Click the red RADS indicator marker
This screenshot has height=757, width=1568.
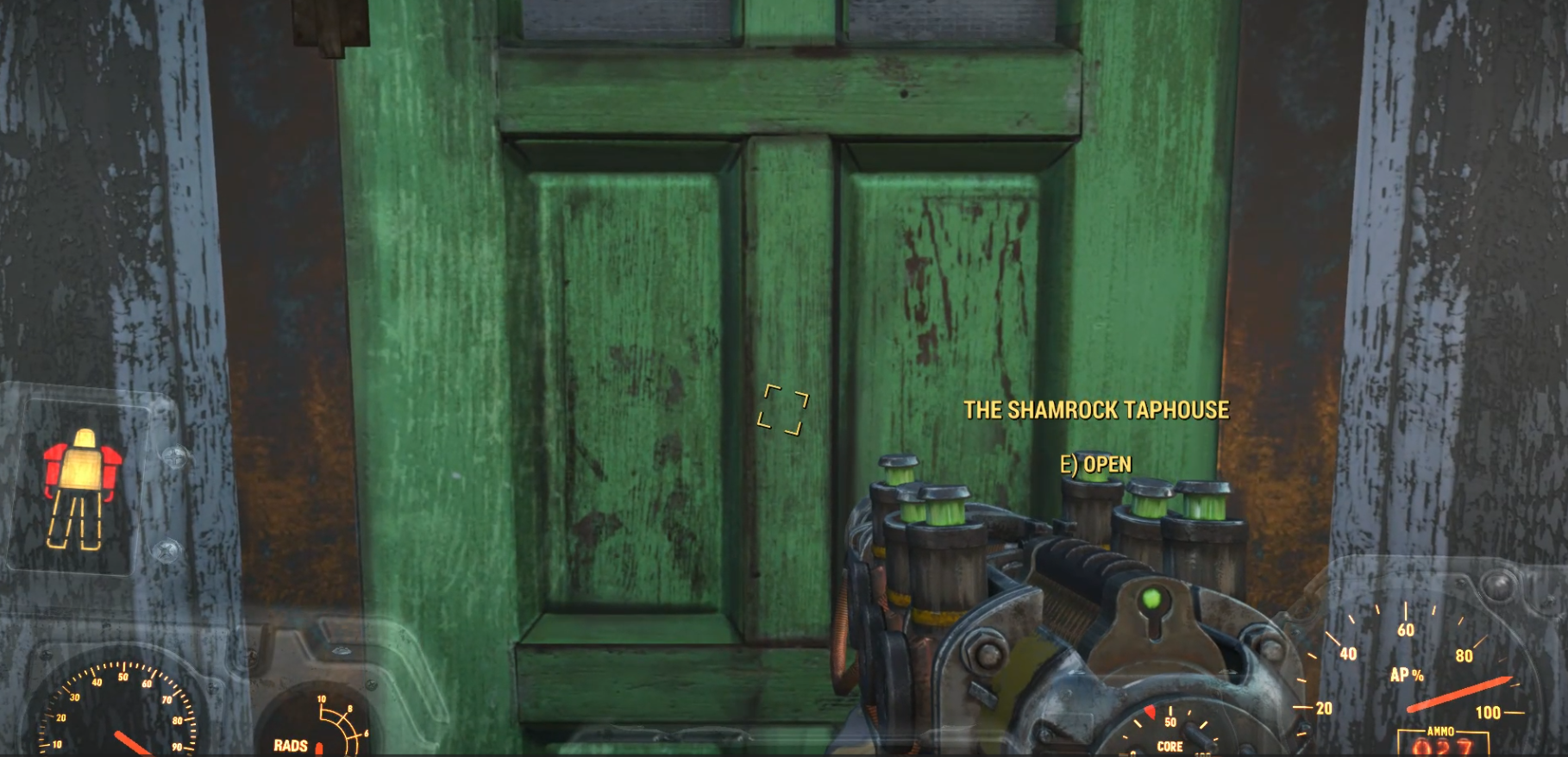(x=319, y=747)
